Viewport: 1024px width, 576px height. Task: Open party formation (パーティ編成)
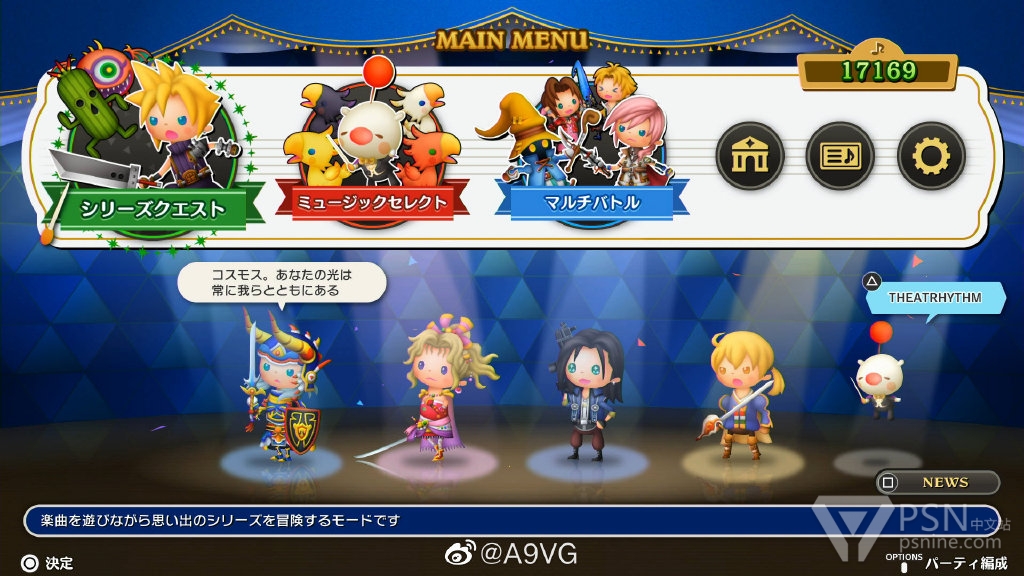click(964, 563)
